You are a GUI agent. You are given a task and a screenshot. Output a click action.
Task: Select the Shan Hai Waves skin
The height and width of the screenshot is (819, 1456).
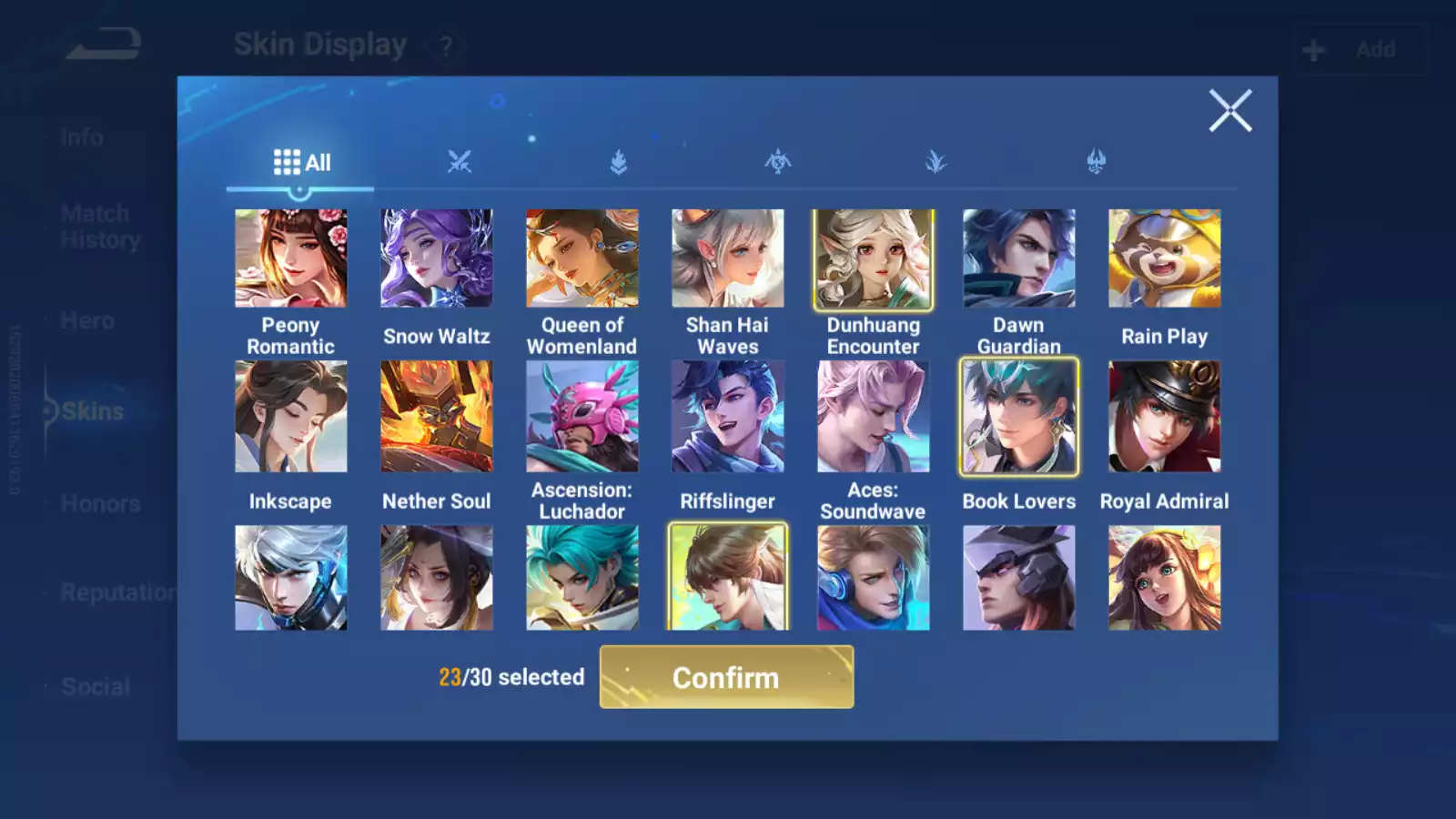[727, 258]
